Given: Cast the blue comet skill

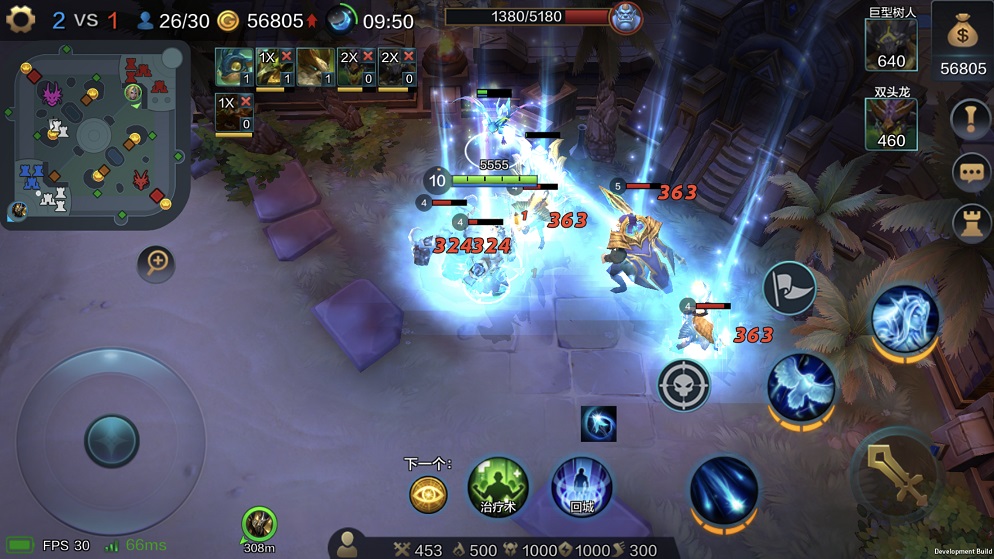Looking at the screenshot, I should (x=724, y=492).
